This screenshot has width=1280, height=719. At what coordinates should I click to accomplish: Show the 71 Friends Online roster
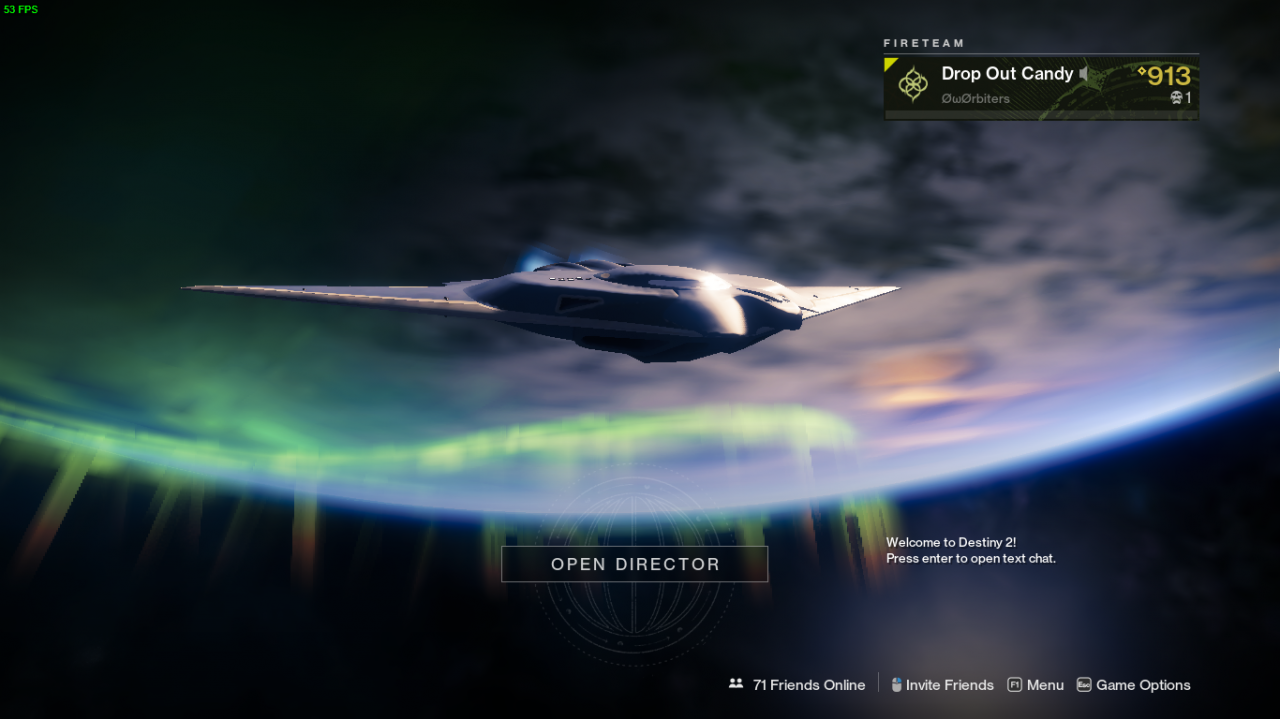798,685
